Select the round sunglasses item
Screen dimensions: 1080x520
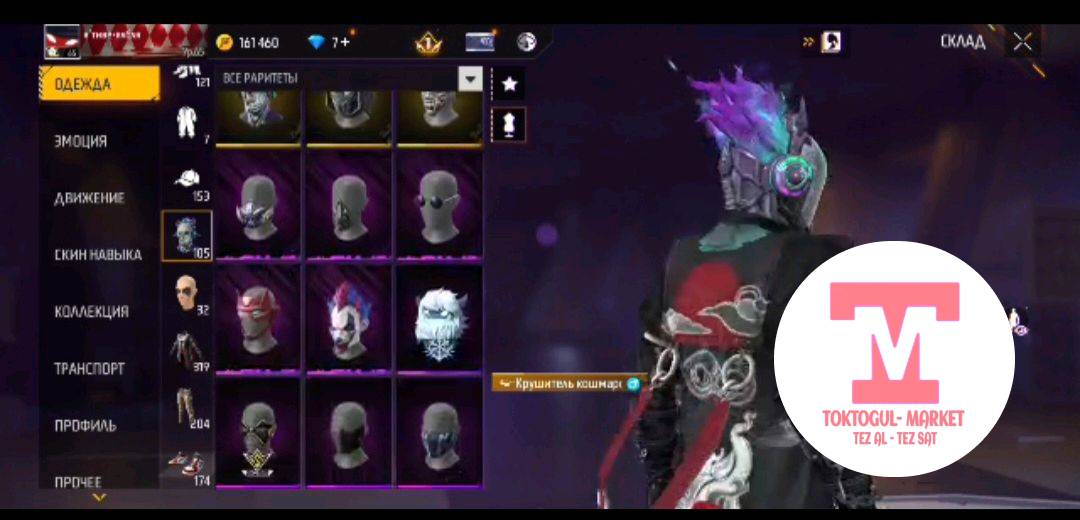click(x=439, y=204)
